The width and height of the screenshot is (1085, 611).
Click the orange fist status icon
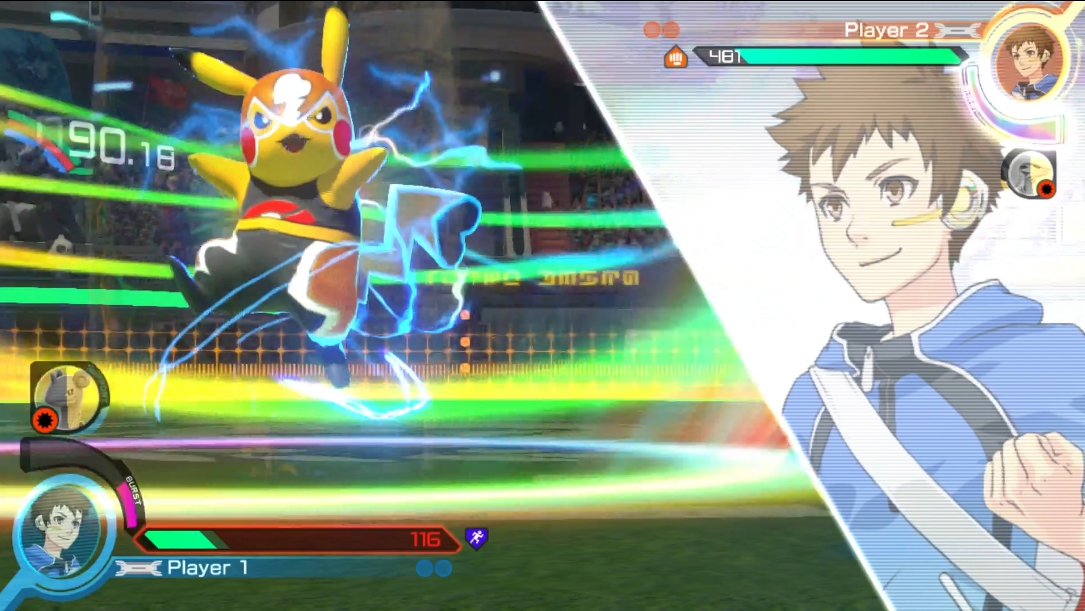pos(676,57)
